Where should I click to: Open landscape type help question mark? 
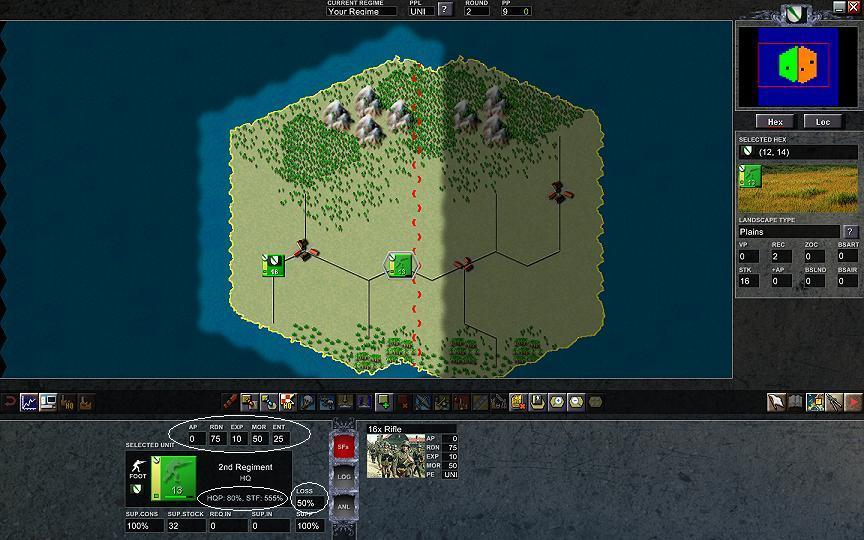851,232
